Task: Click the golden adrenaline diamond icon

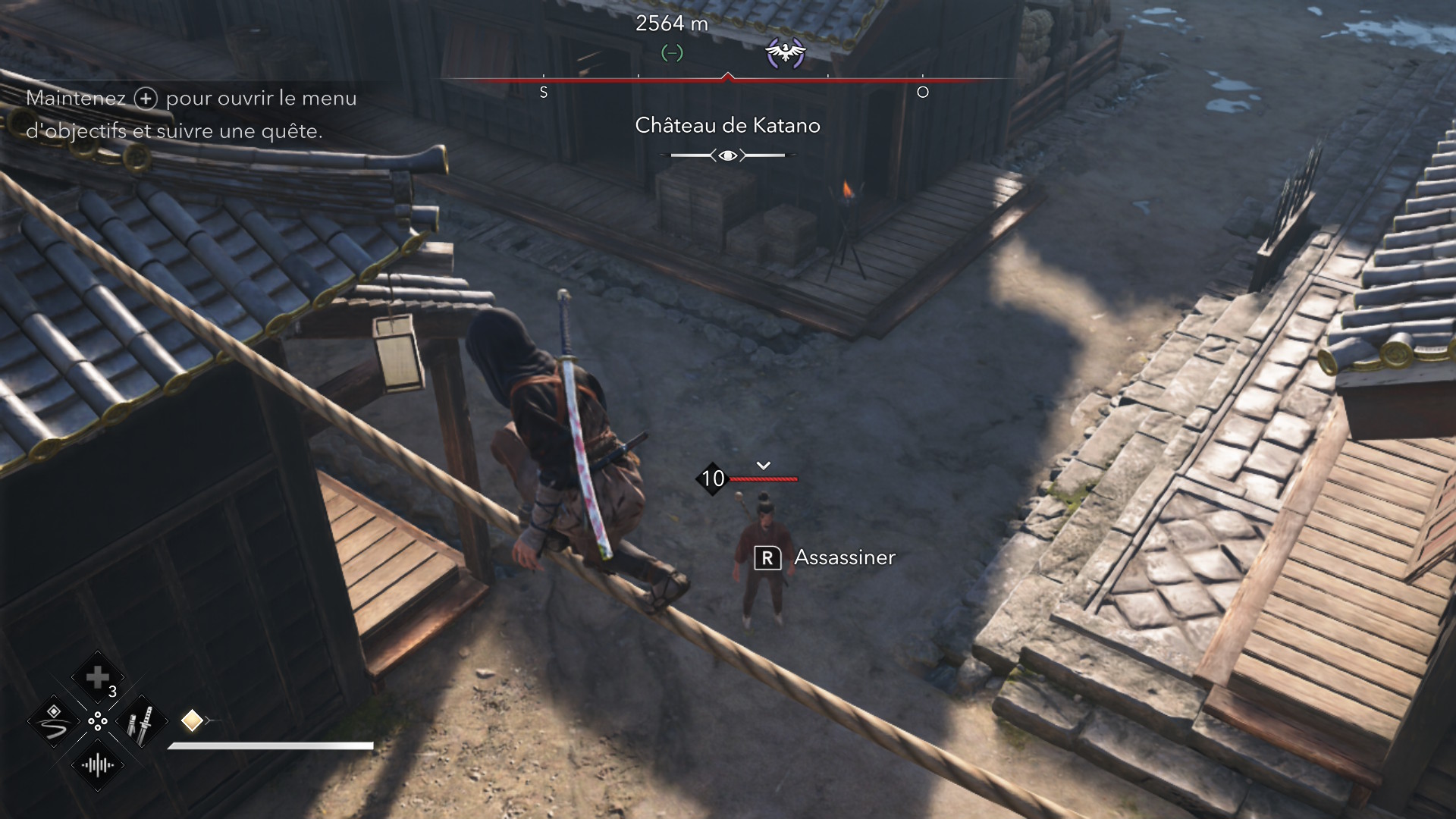Action: 192,720
